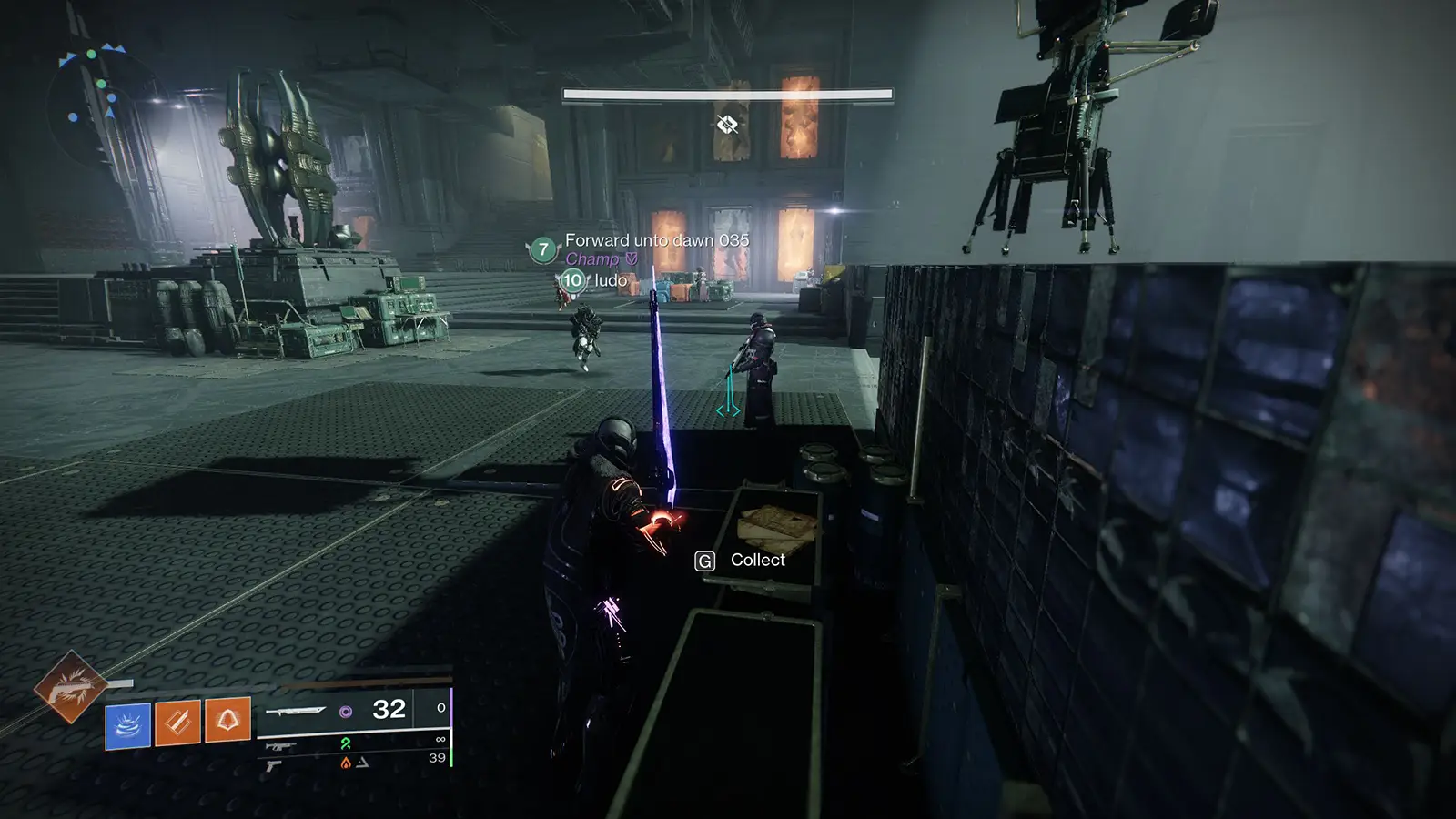Screen dimensions: 1456x819
Task: Throw the orange grenade ability
Action: point(227,723)
